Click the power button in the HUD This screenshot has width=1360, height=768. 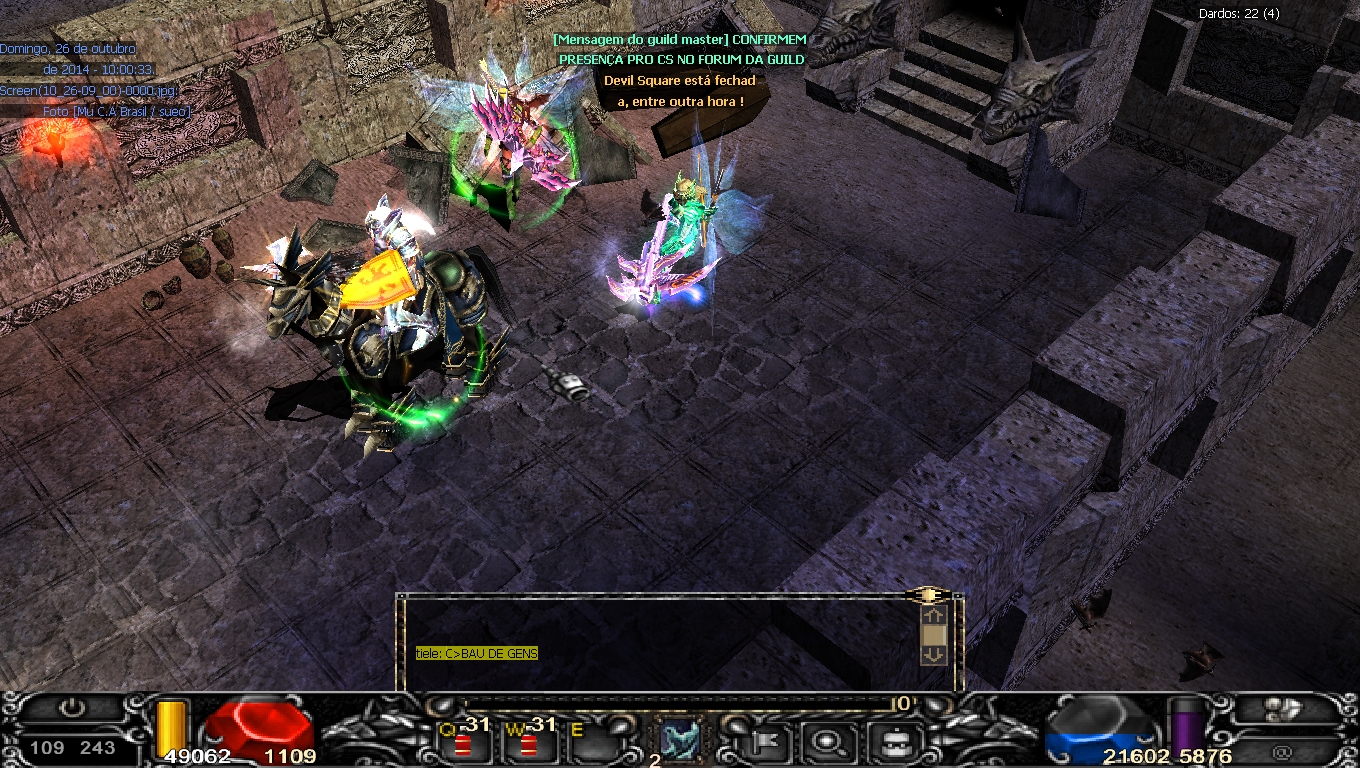[x=71, y=709]
